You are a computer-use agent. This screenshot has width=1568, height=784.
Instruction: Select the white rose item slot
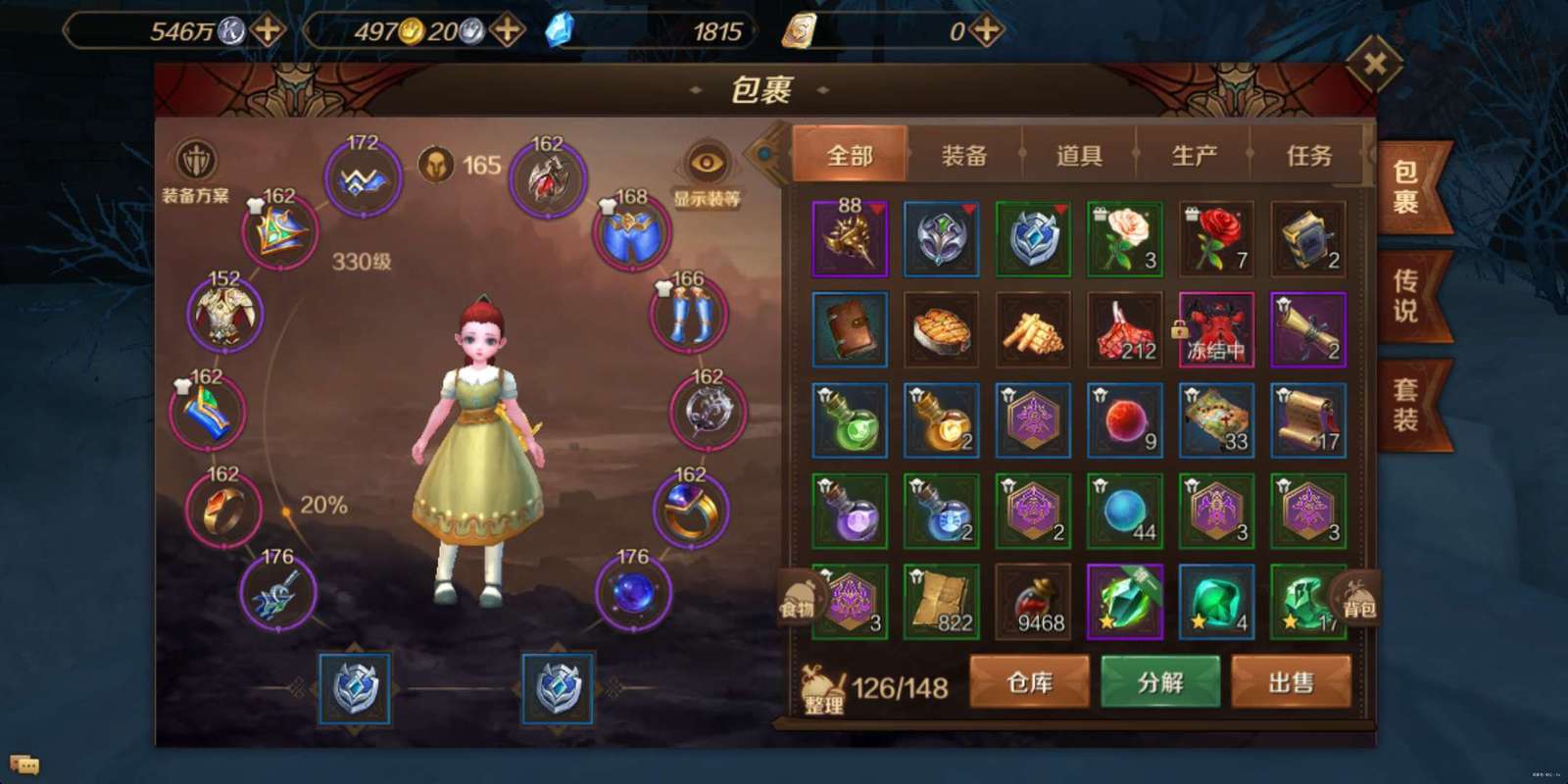click(1124, 239)
